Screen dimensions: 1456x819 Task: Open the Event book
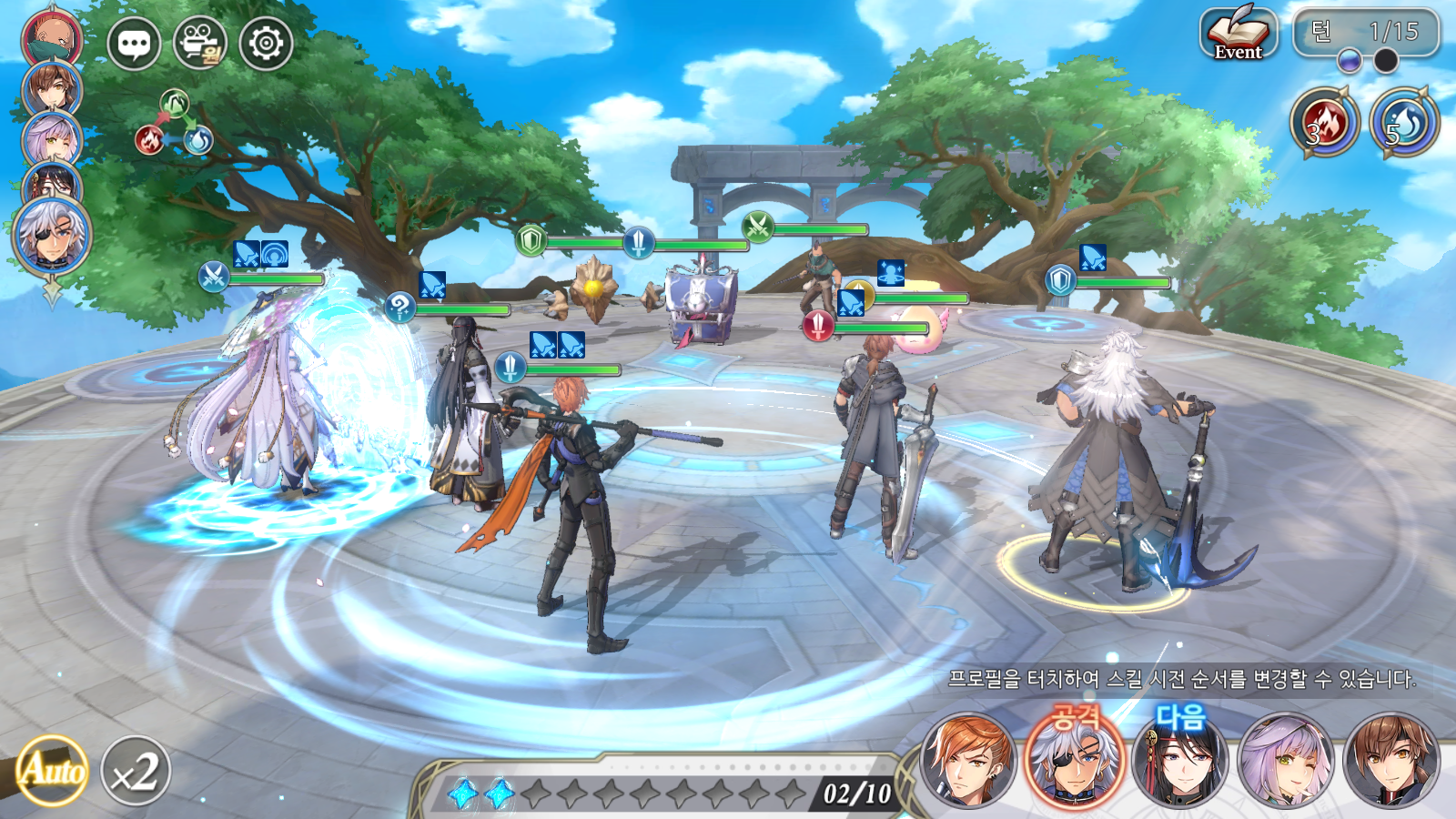pyautogui.click(x=1238, y=35)
